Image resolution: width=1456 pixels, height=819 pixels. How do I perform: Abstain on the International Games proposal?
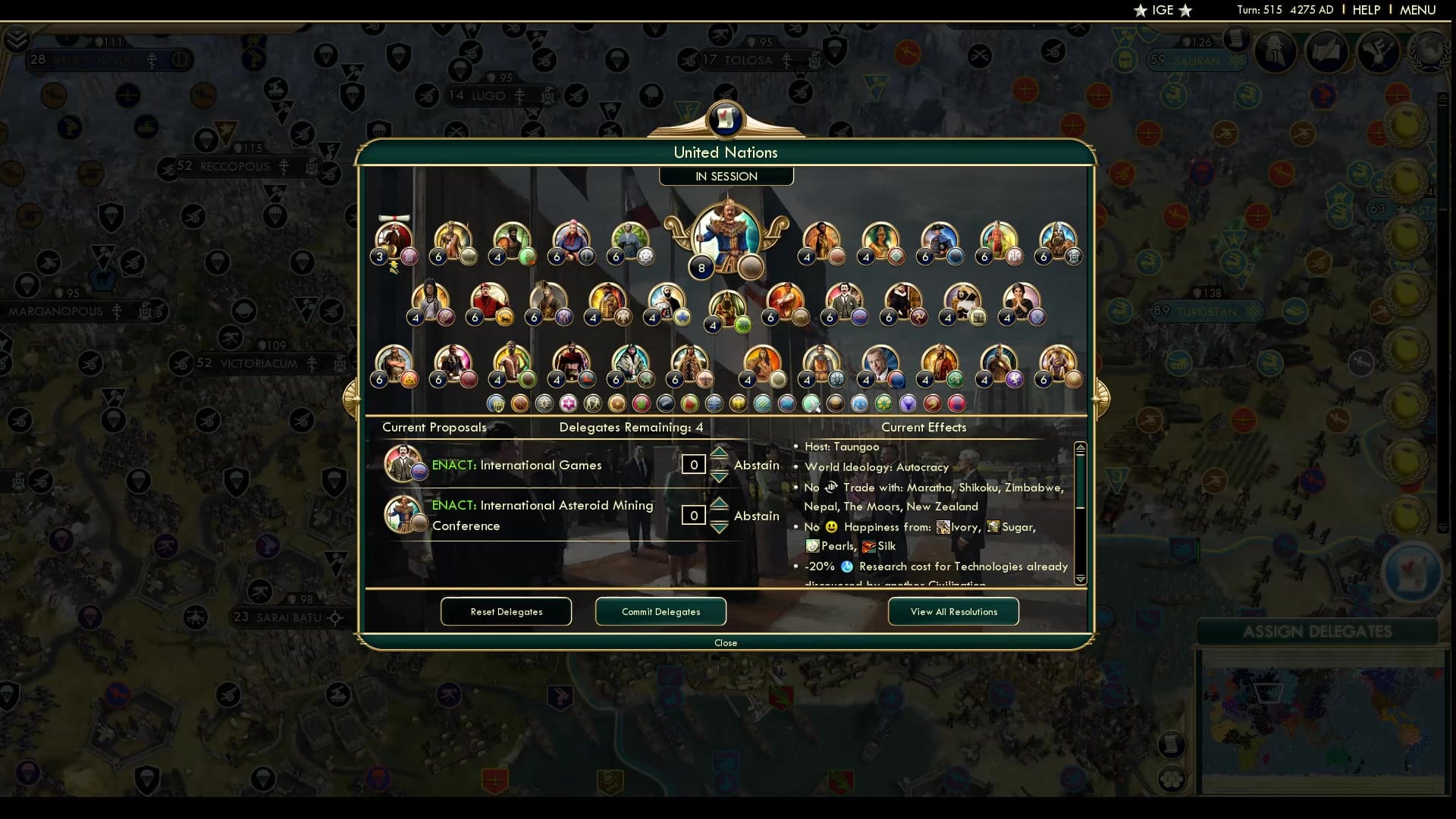click(756, 465)
